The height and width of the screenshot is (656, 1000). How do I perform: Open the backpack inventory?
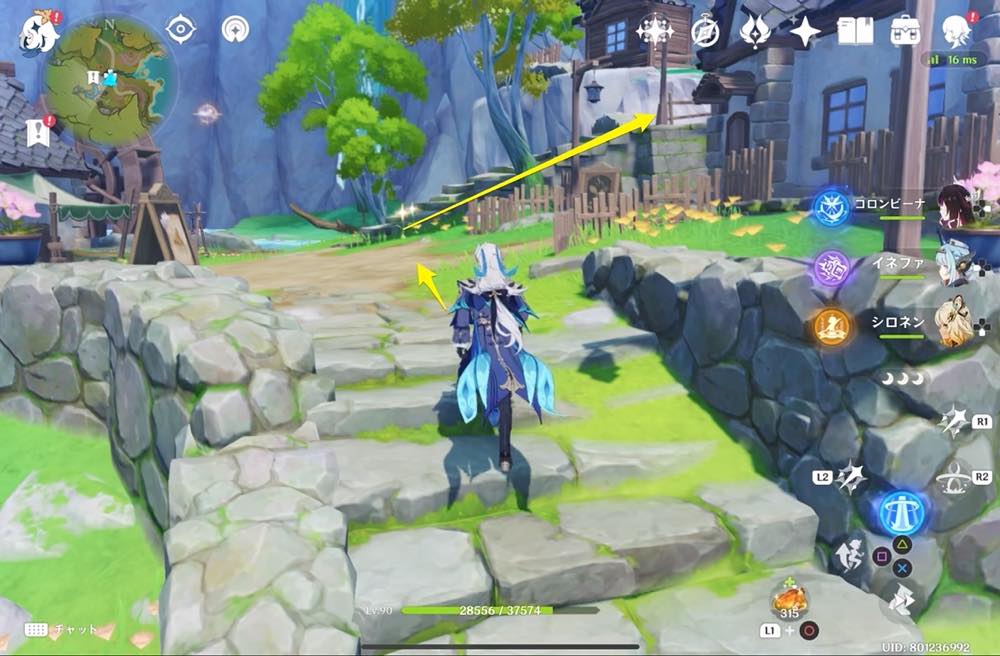[906, 32]
